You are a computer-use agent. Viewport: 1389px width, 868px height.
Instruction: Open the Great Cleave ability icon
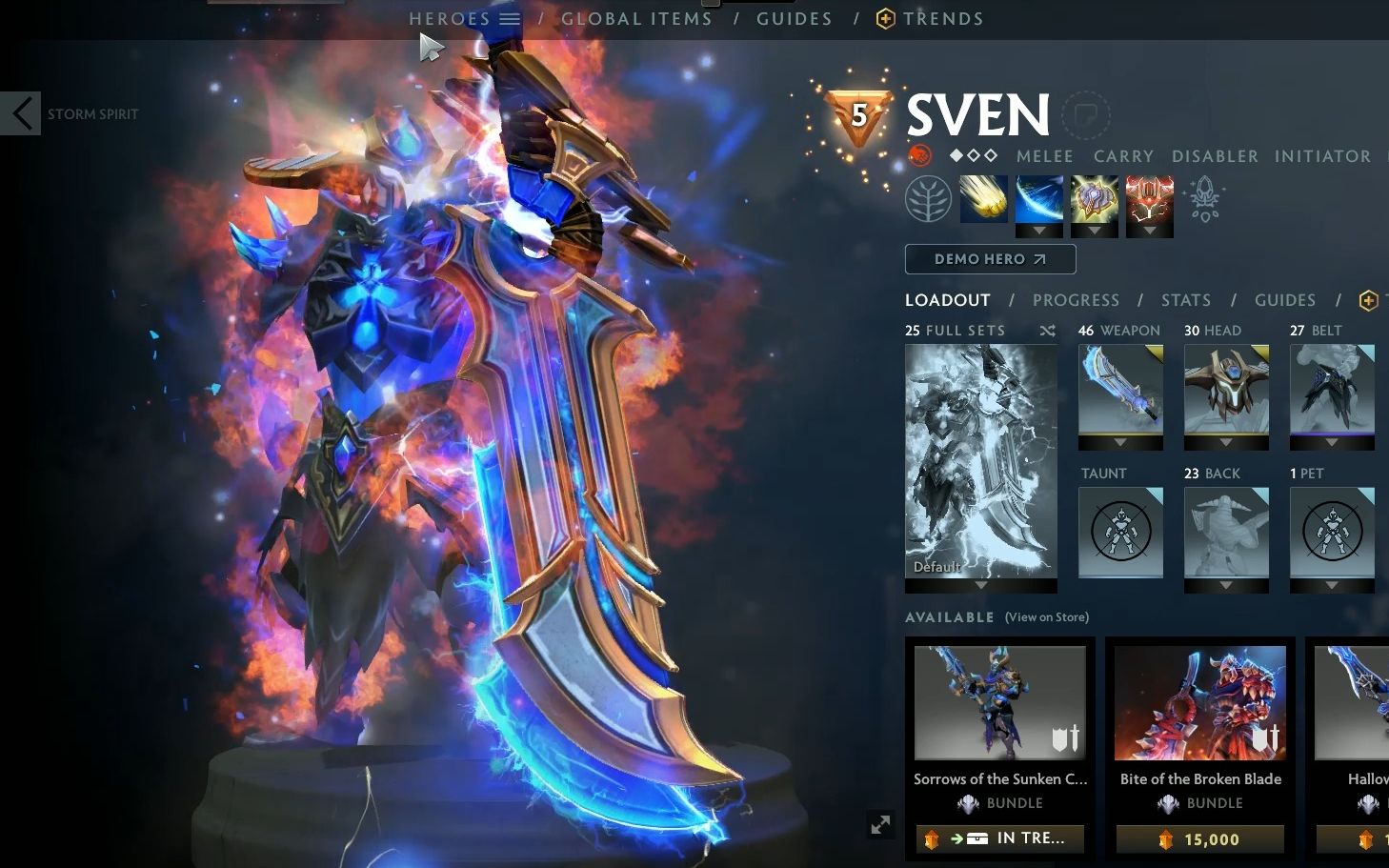(1039, 200)
